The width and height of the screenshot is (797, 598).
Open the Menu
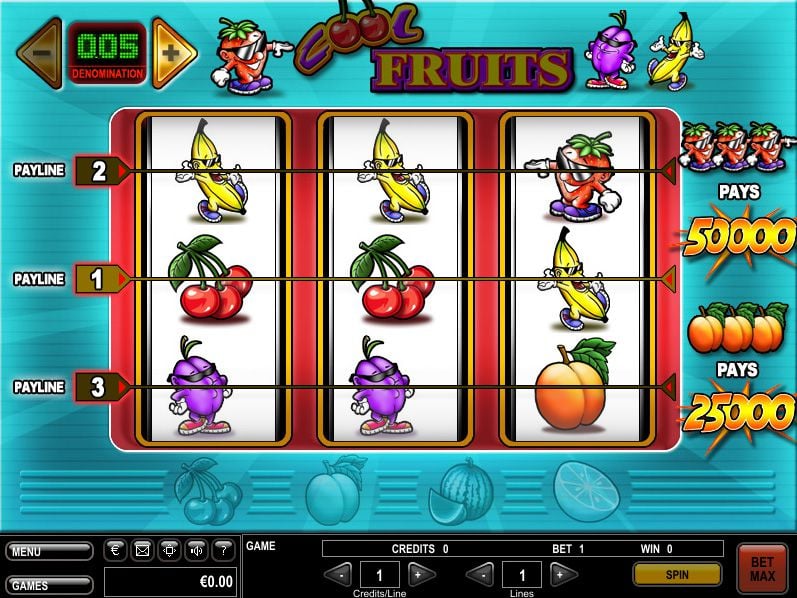coord(48,551)
